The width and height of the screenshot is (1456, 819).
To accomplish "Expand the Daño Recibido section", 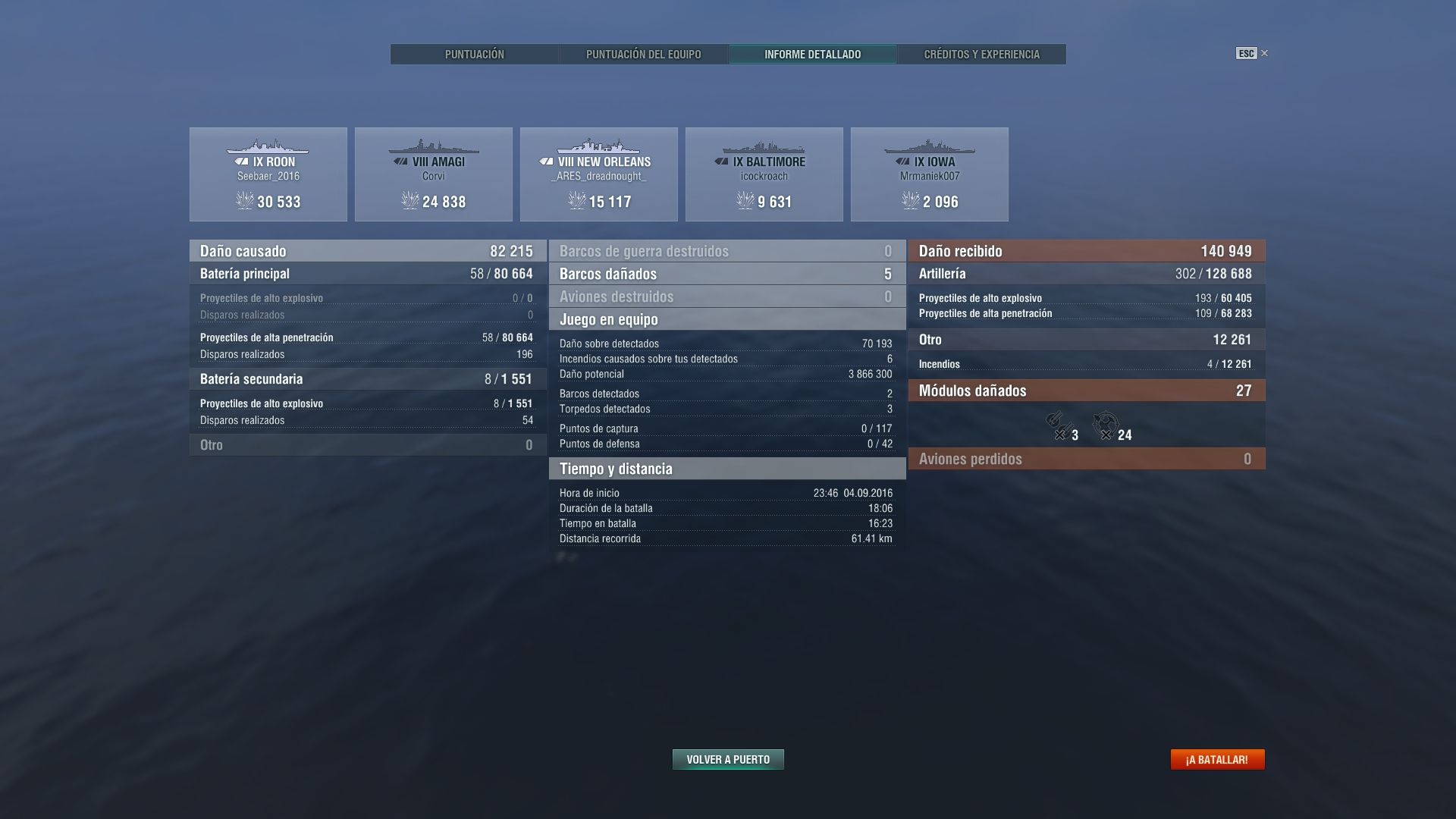I will pos(1086,250).
